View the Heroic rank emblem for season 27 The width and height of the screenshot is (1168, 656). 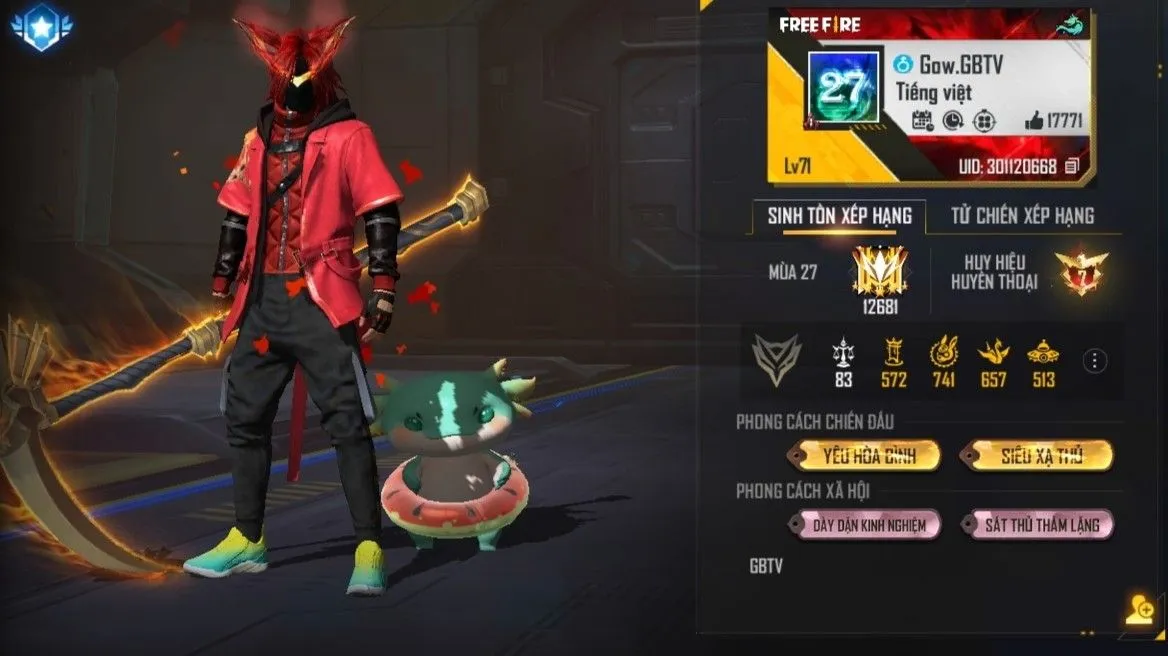879,269
